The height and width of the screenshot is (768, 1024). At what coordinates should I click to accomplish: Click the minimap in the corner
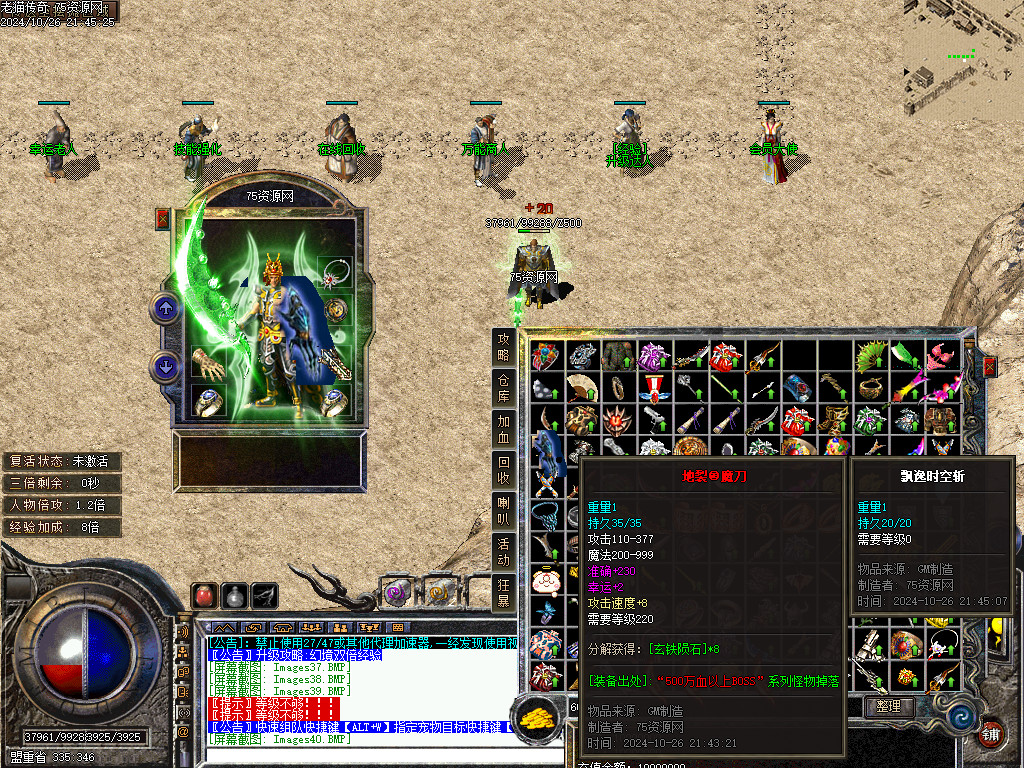pyautogui.click(x=963, y=60)
